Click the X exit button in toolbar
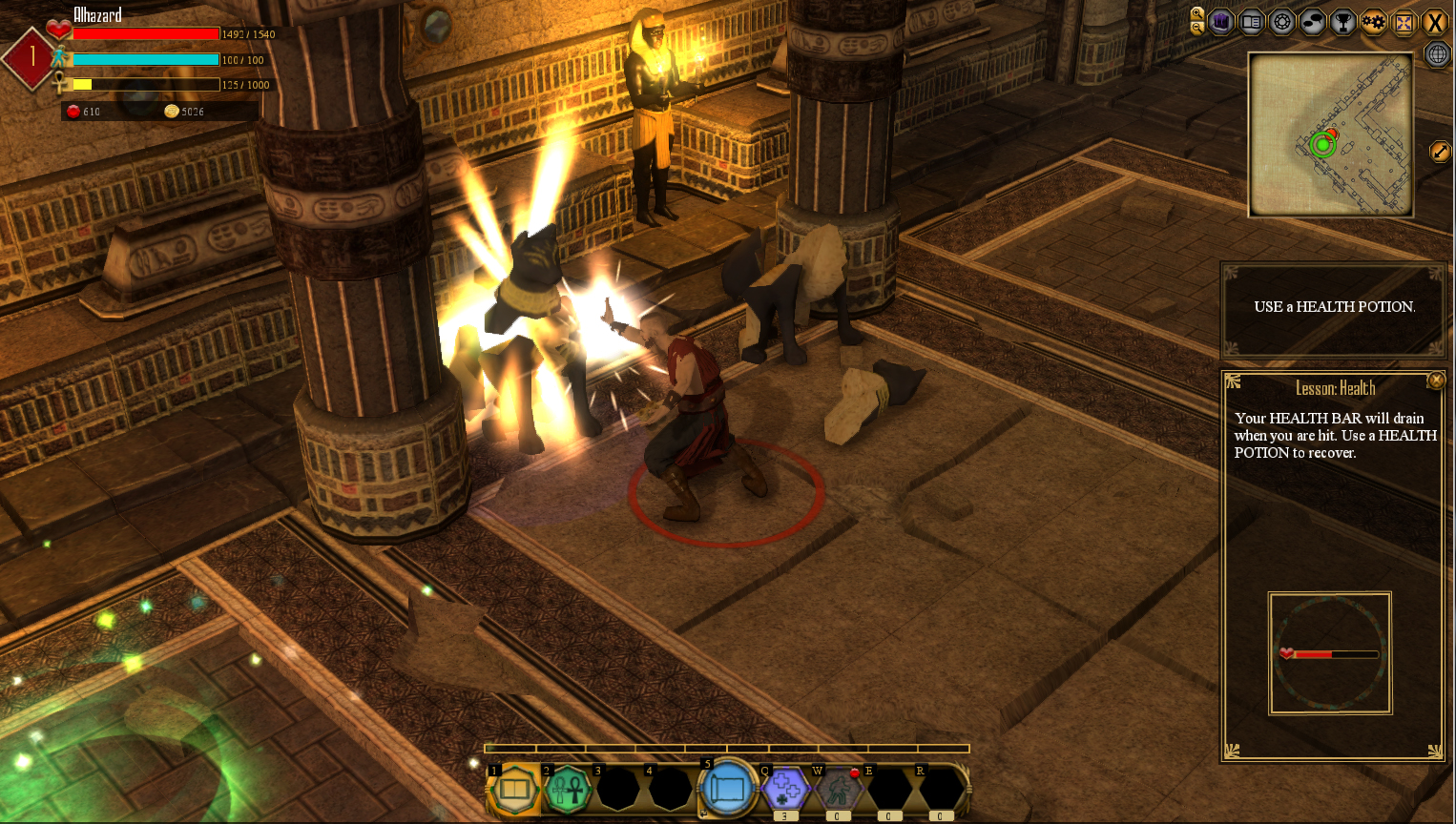The height and width of the screenshot is (824, 1456). click(x=1435, y=22)
